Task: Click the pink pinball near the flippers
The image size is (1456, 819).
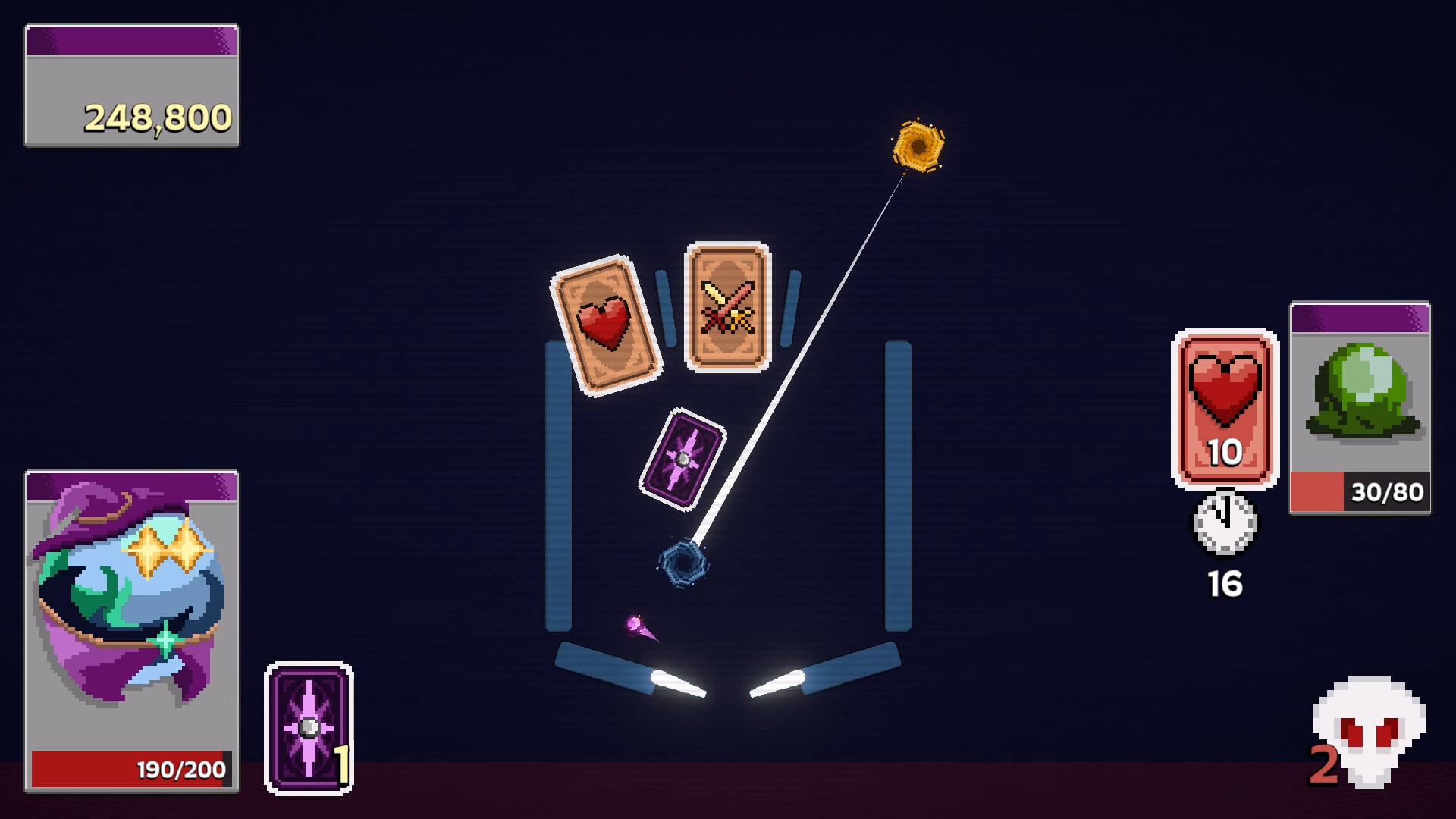Action: [x=635, y=625]
